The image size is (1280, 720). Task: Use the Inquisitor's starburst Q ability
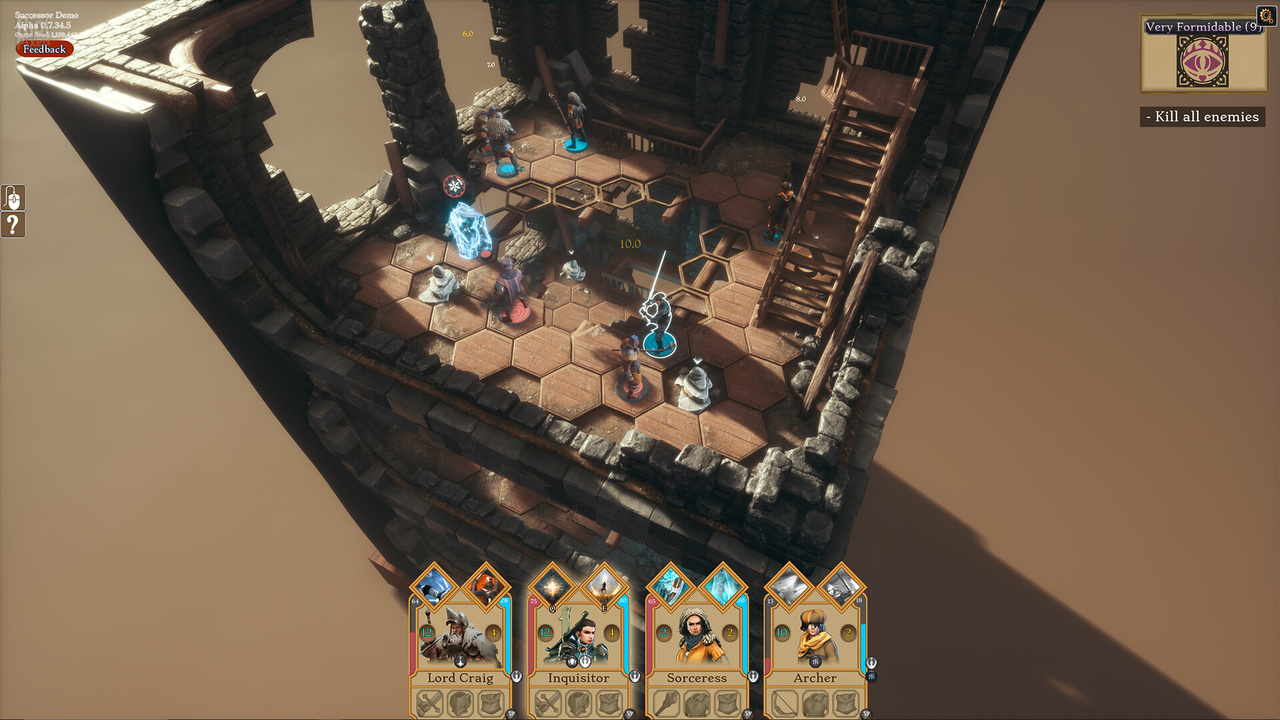point(552,587)
